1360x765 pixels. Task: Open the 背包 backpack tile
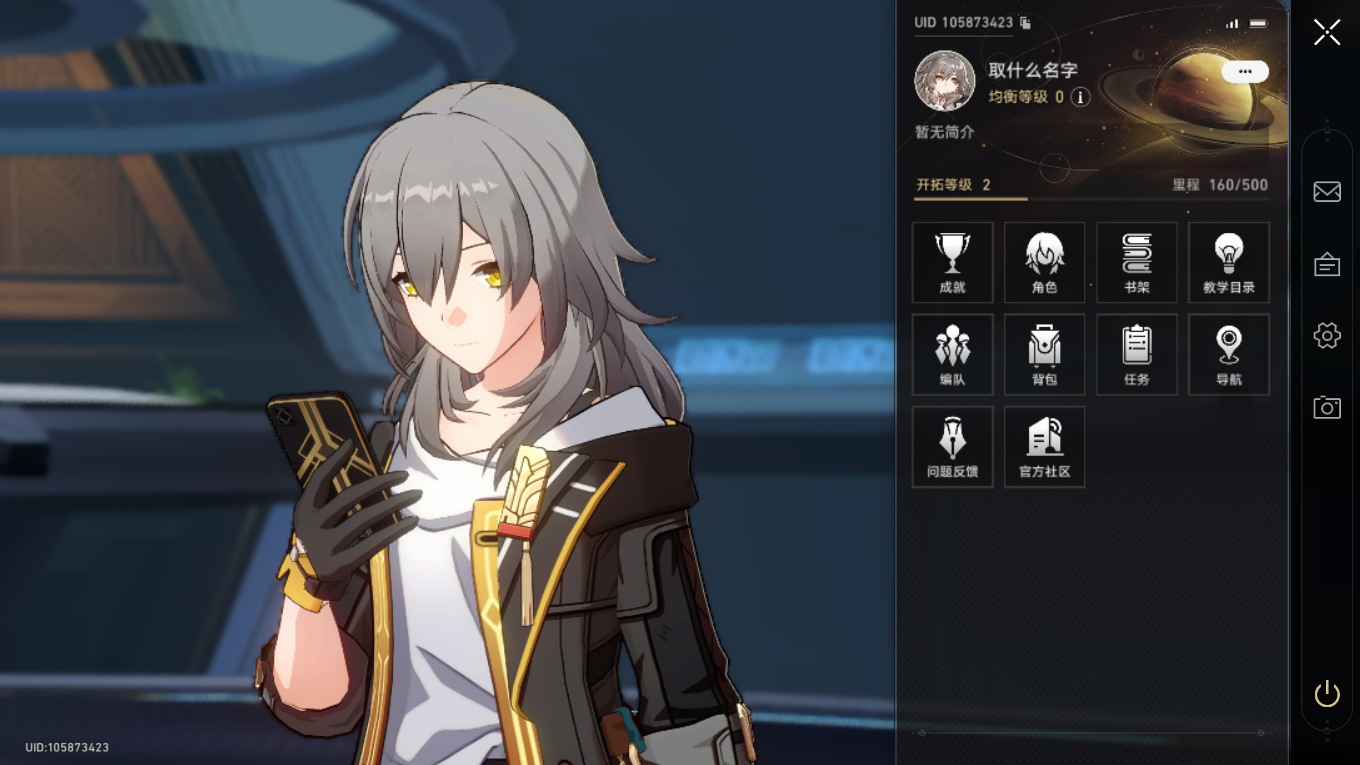[1044, 354]
